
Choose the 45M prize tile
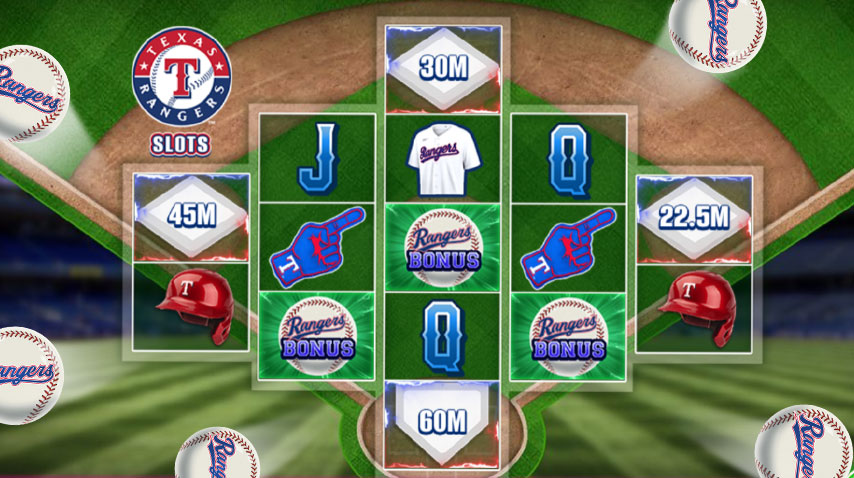(x=191, y=217)
